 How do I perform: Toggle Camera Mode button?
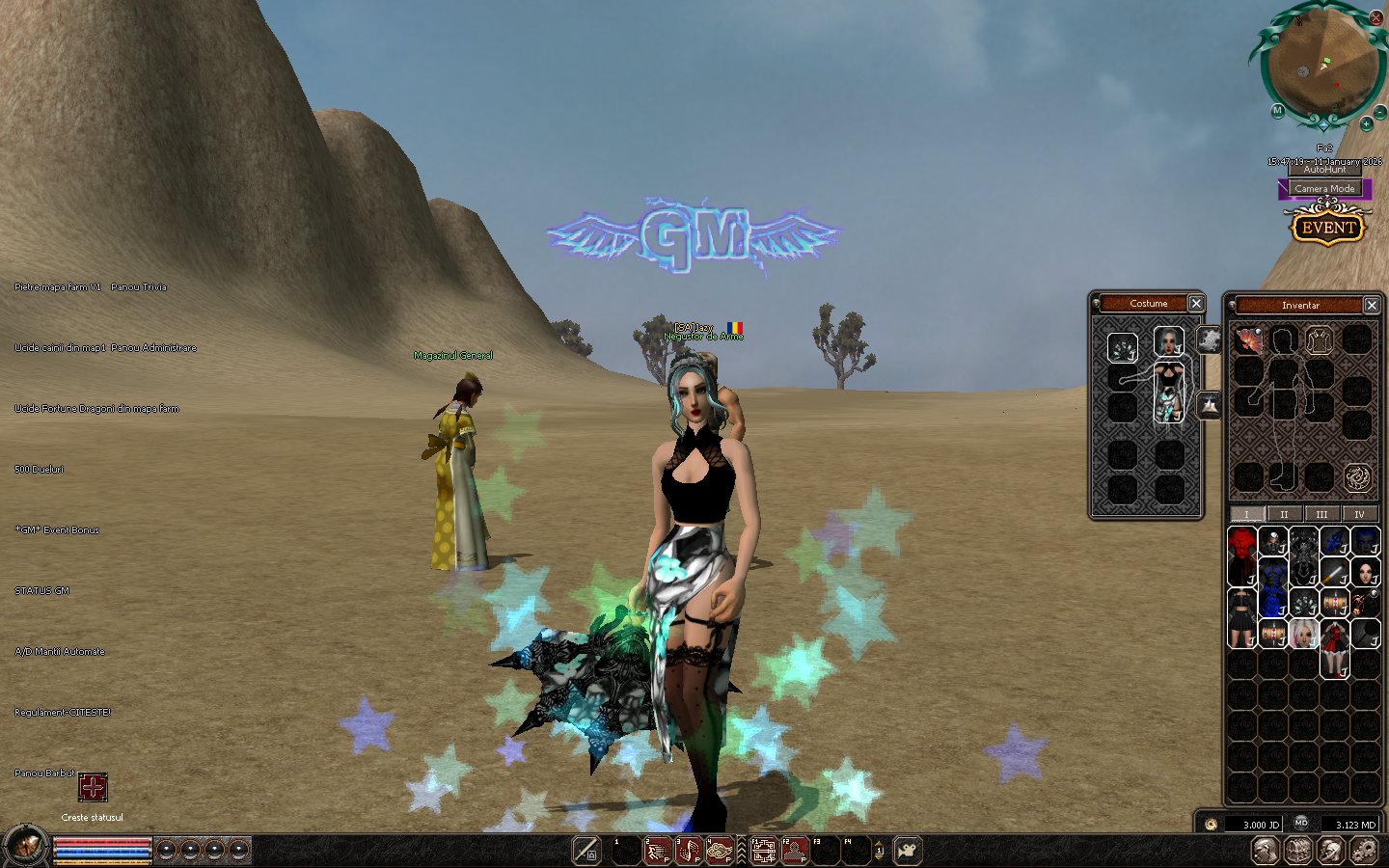[1324, 189]
